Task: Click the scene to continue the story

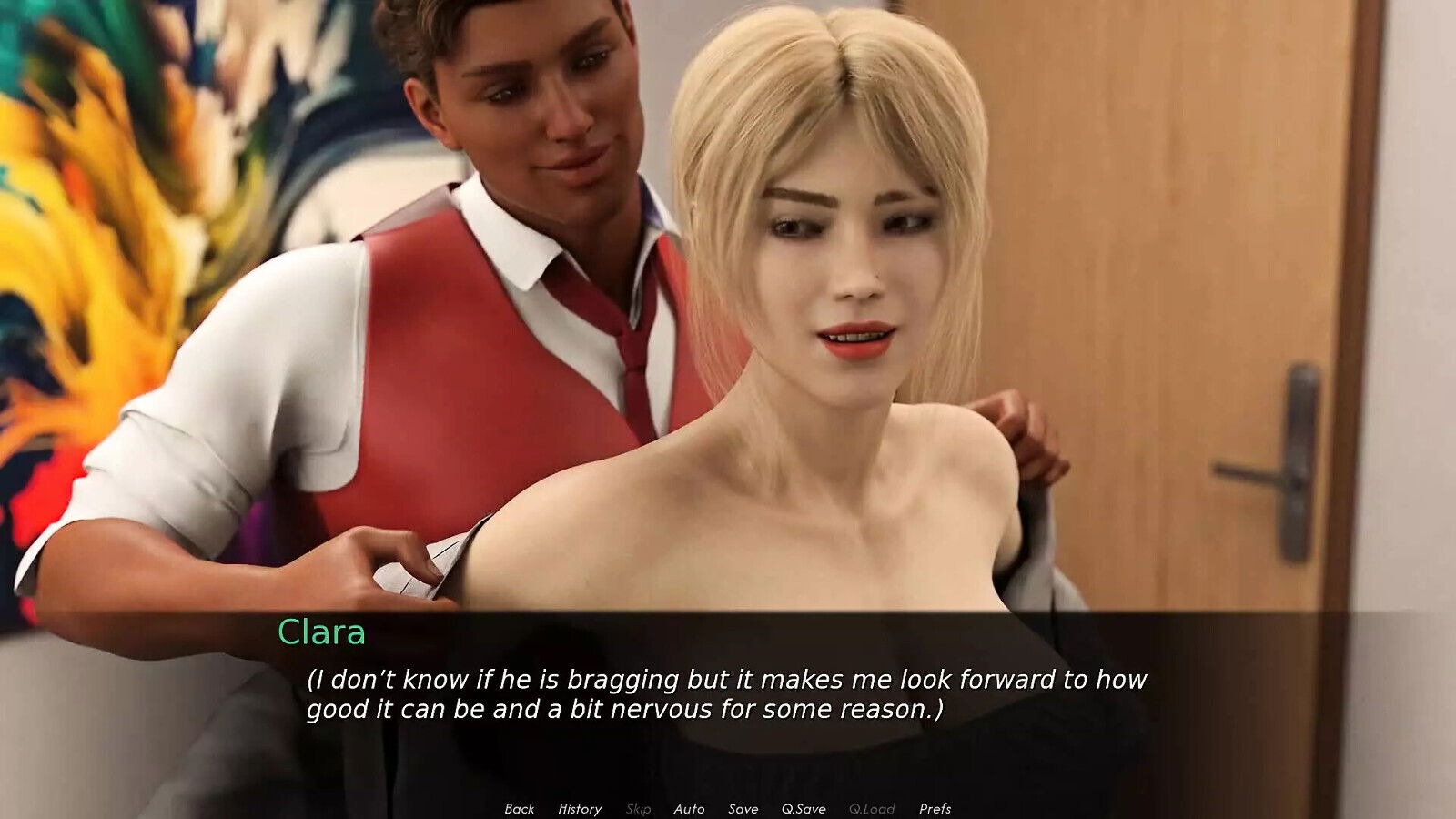Action: pyautogui.click(x=728, y=364)
